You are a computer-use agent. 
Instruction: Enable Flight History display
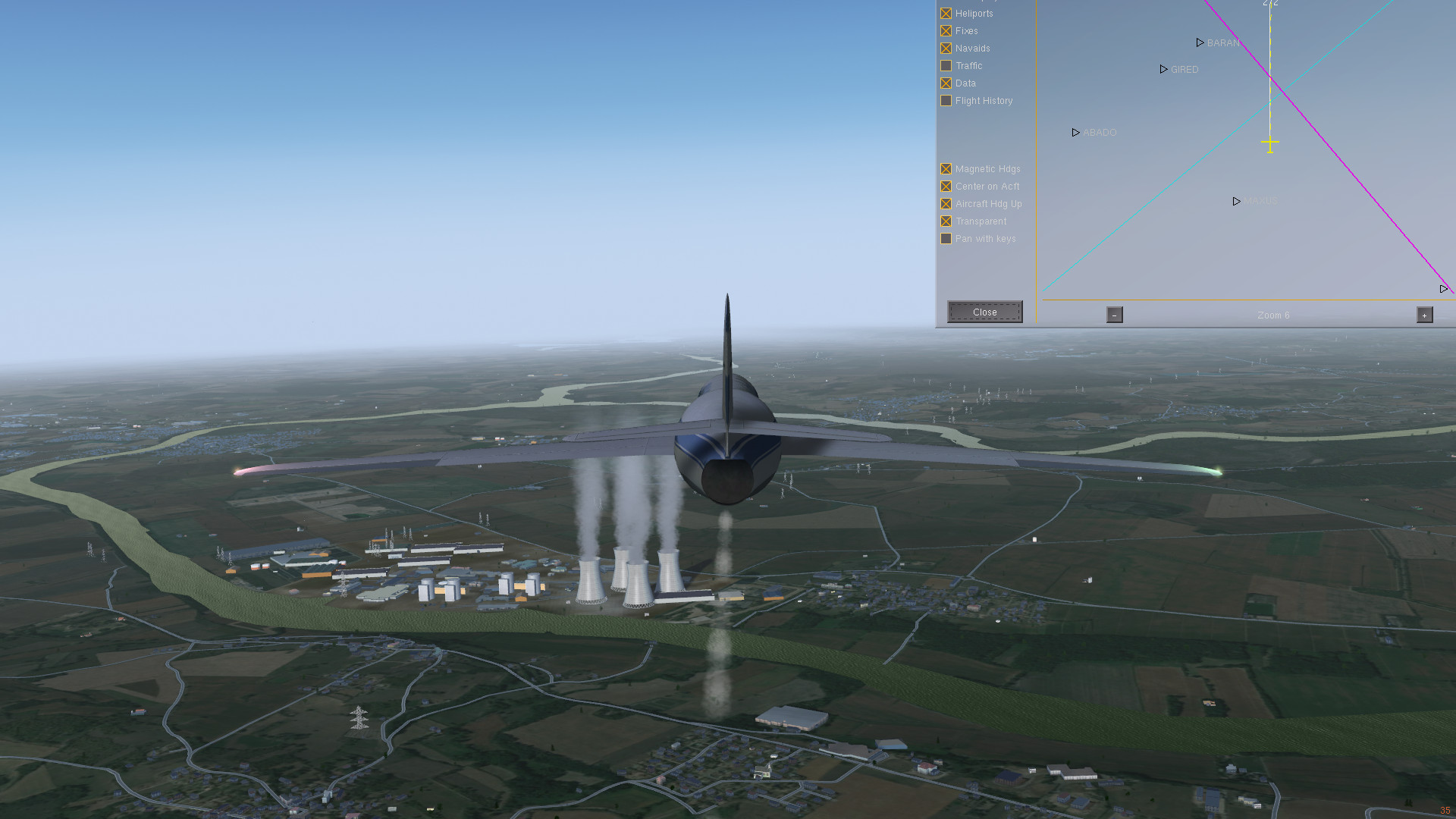tap(946, 100)
